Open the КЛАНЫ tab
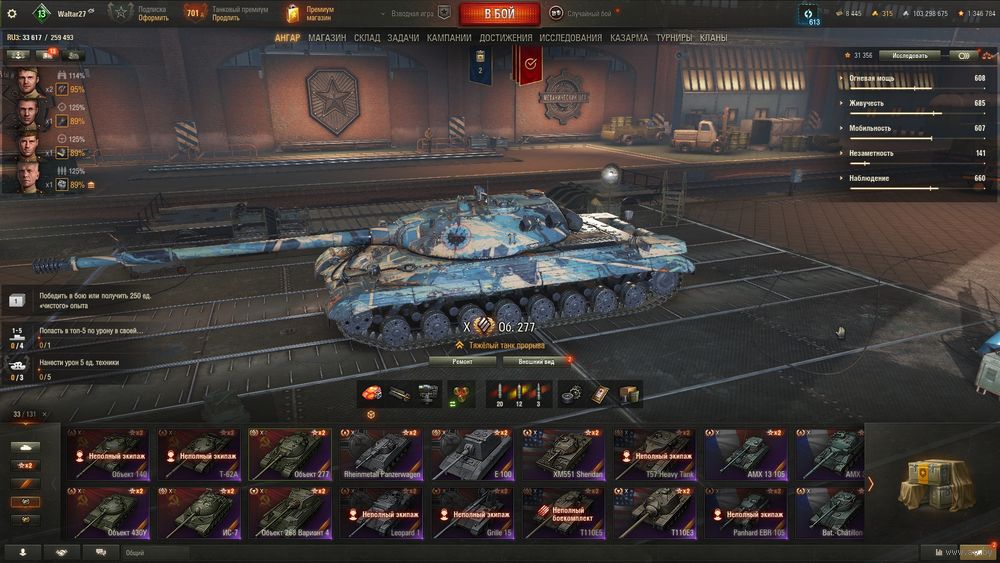 pos(713,38)
